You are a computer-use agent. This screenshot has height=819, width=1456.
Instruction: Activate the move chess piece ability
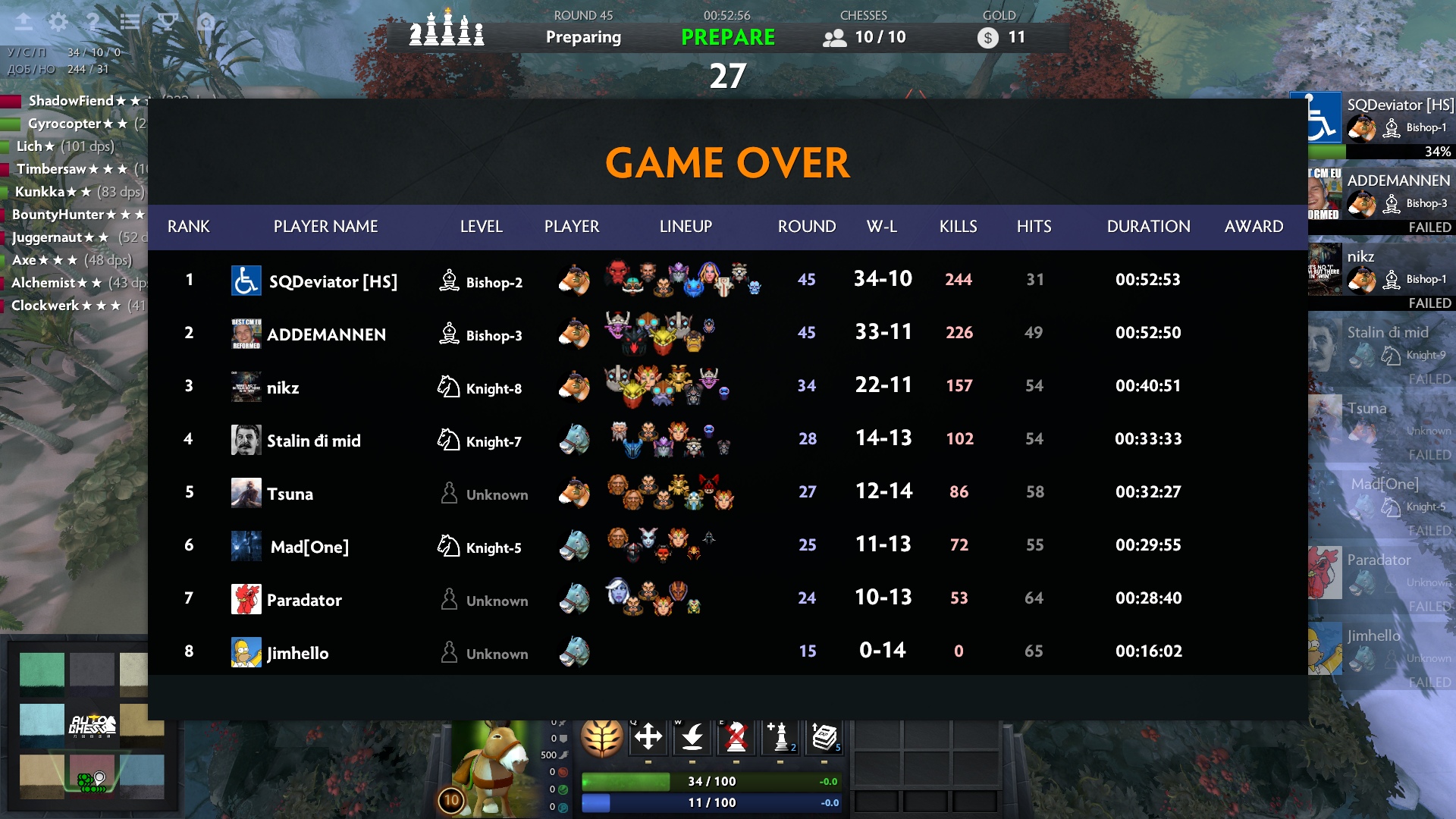[648, 736]
